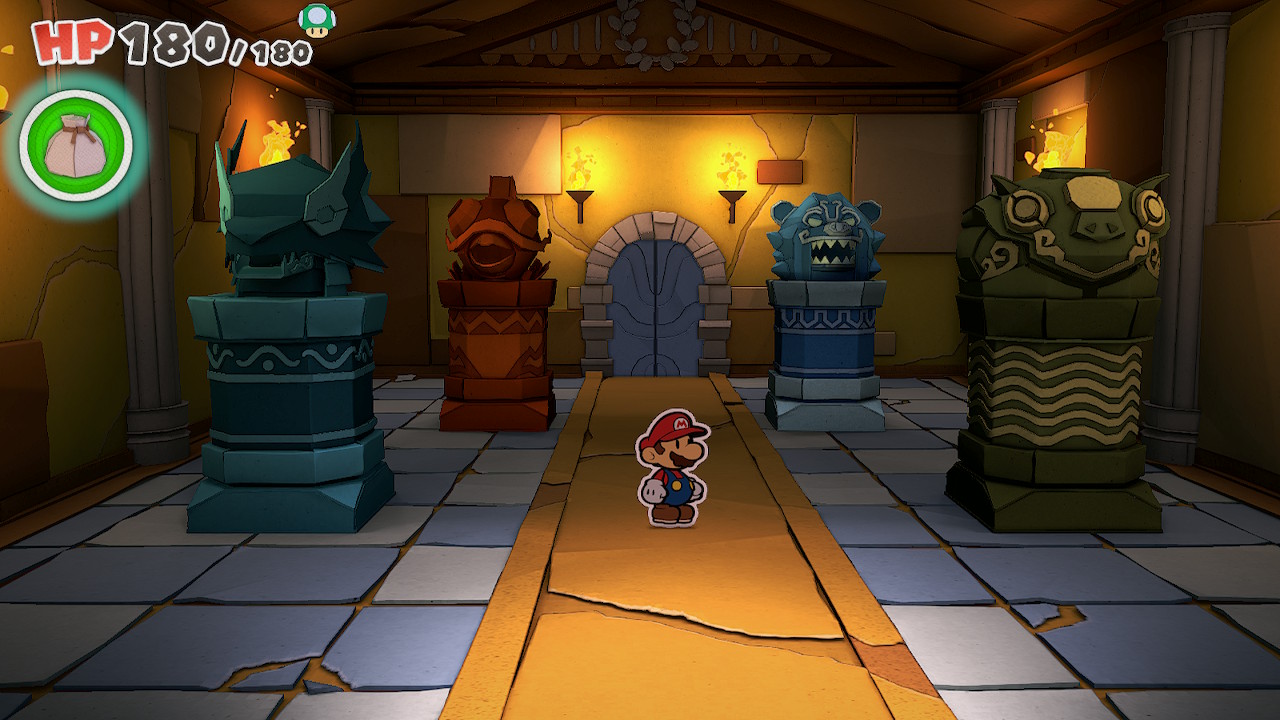The height and width of the screenshot is (720, 1280).
Task: Click Mario standing on the carpet
Action: [672, 465]
